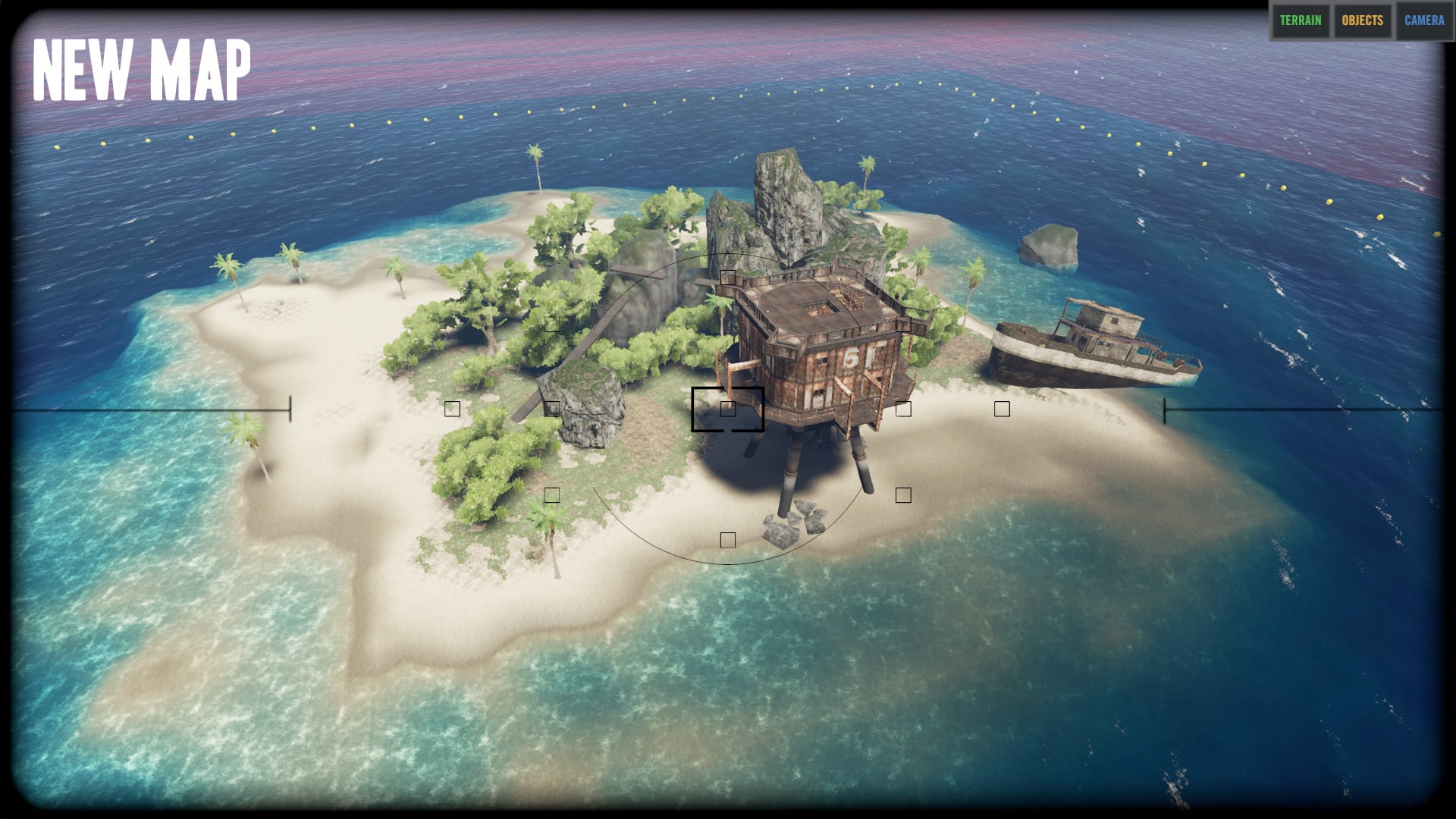This screenshot has width=1456, height=819.
Task: Switch to the Objects tab
Action: tap(1362, 20)
